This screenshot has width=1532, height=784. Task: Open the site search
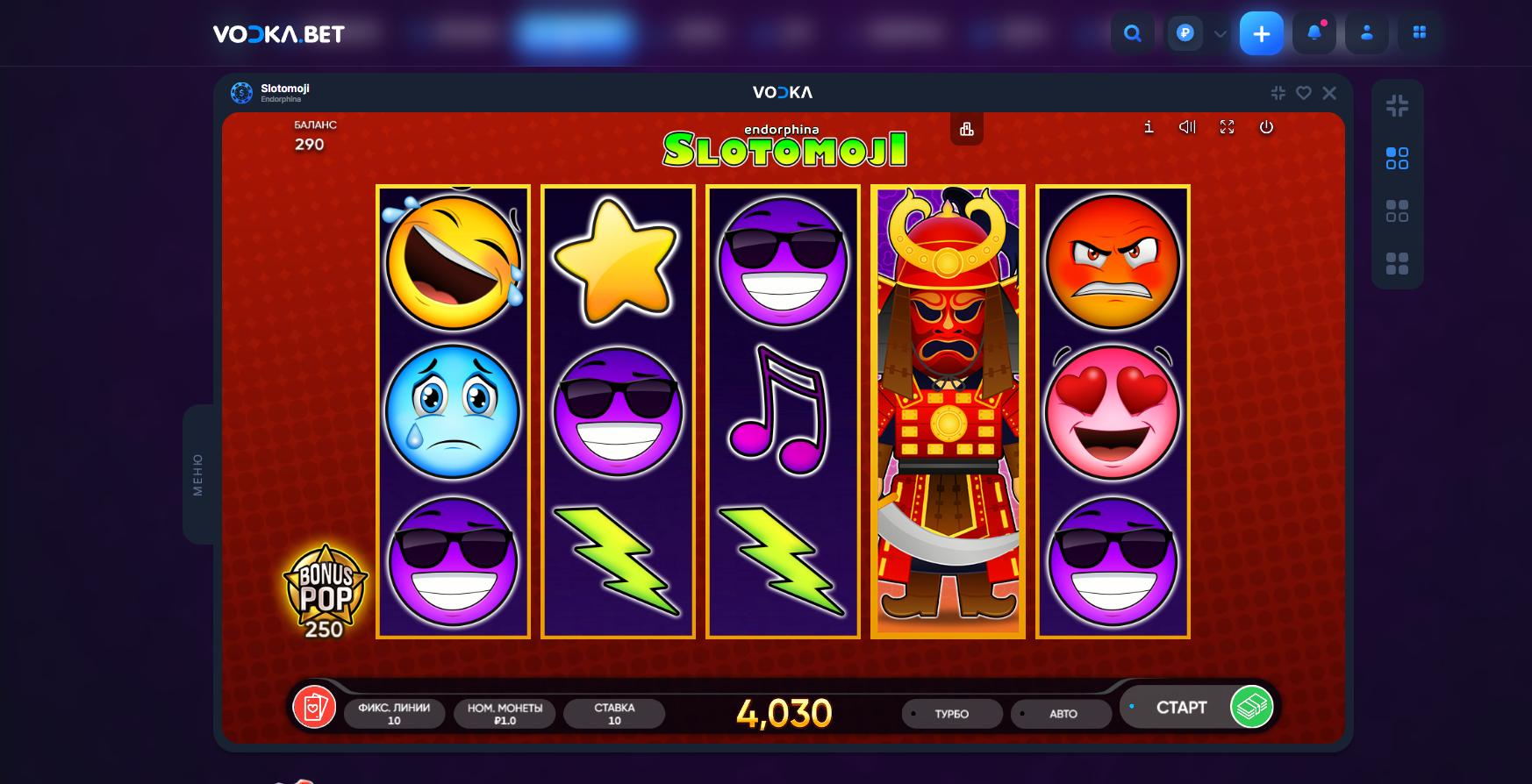pos(1133,33)
